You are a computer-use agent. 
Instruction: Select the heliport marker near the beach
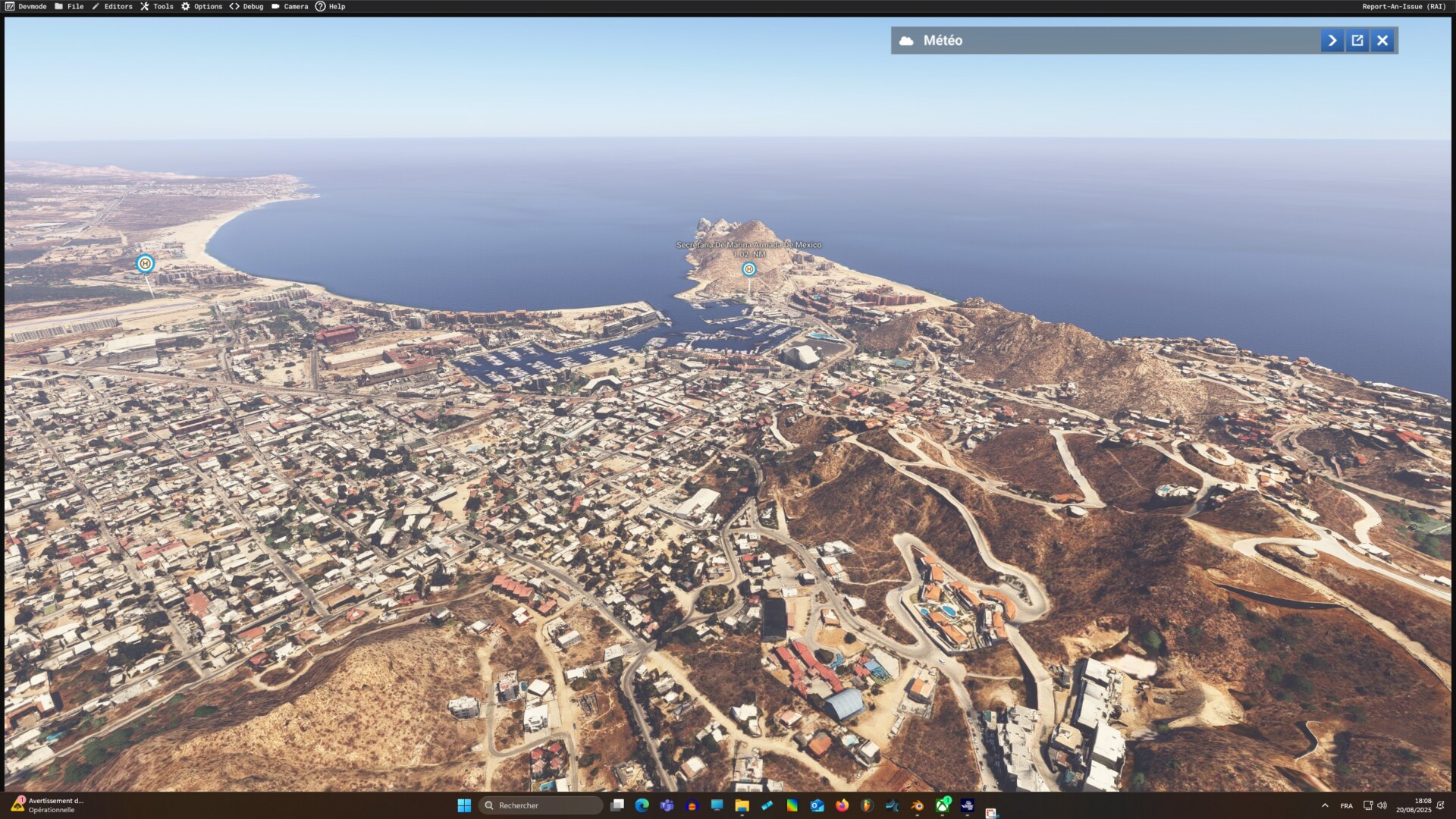(145, 263)
